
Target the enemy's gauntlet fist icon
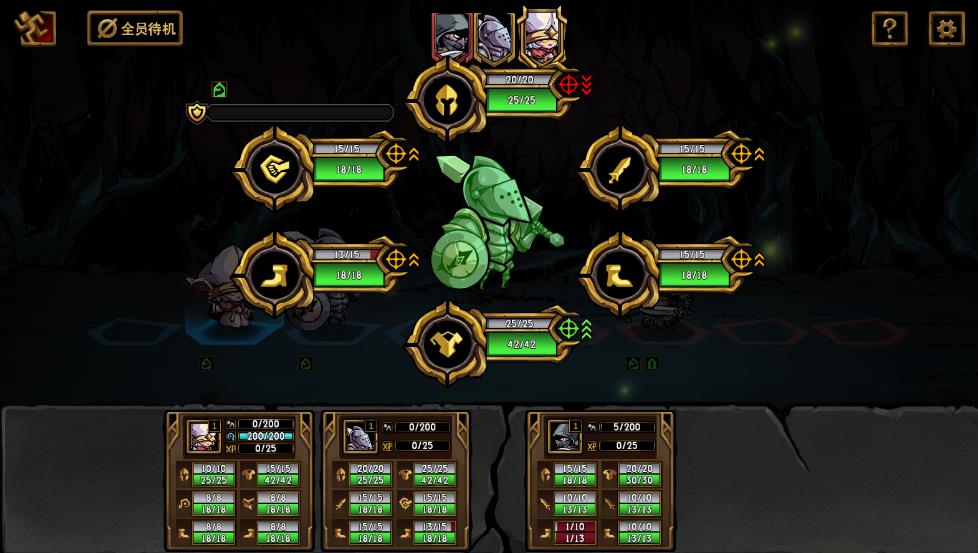click(x=274, y=169)
